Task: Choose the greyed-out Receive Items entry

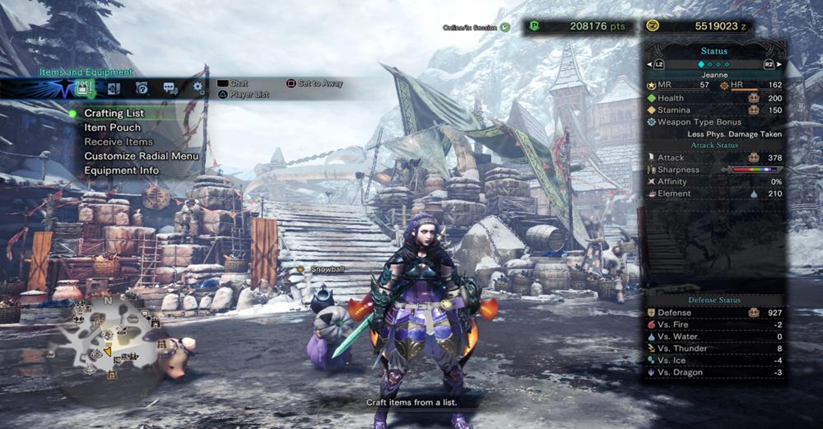Action: coord(118,142)
